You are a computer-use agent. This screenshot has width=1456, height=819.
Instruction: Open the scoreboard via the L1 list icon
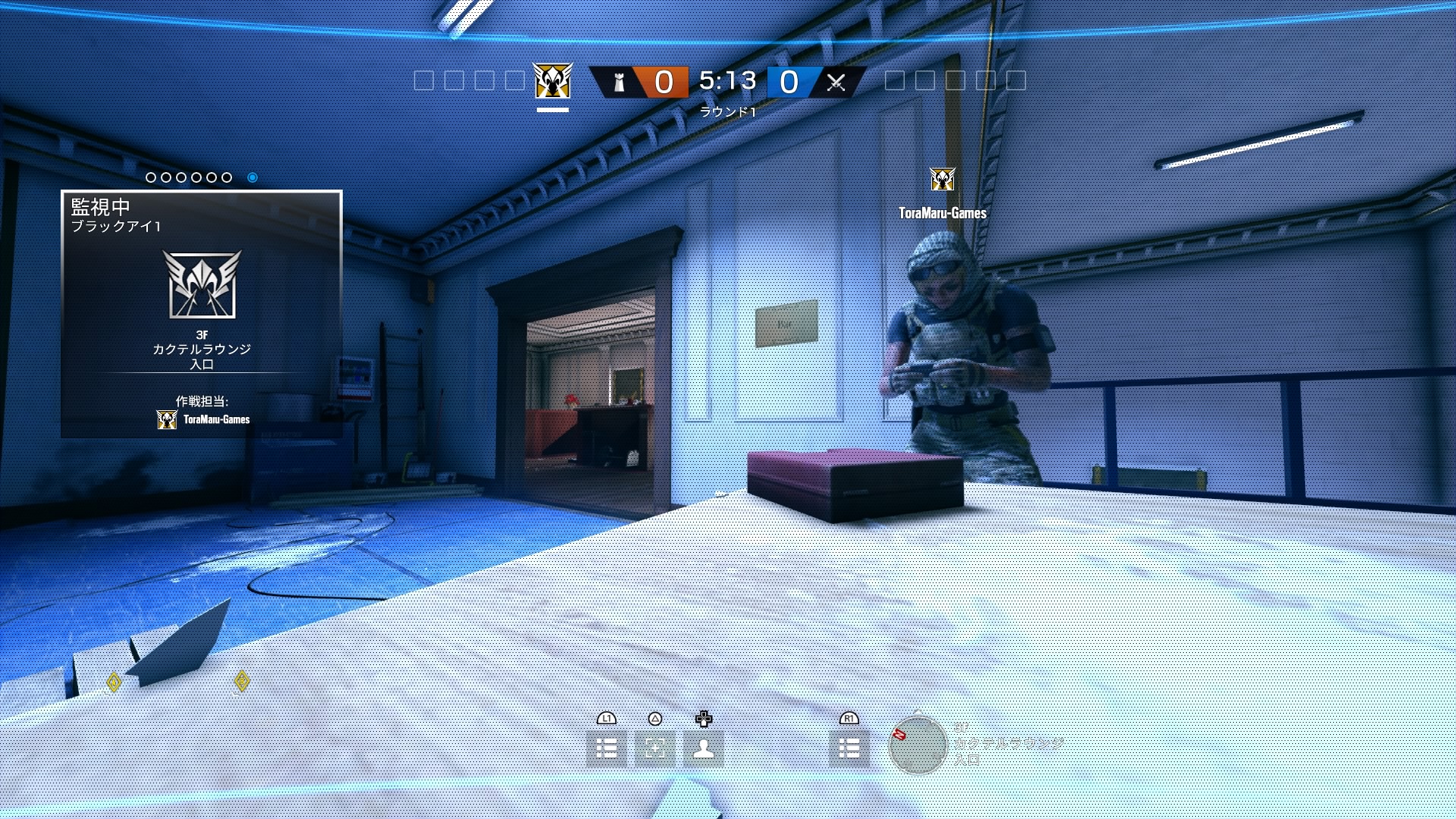[x=607, y=747]
